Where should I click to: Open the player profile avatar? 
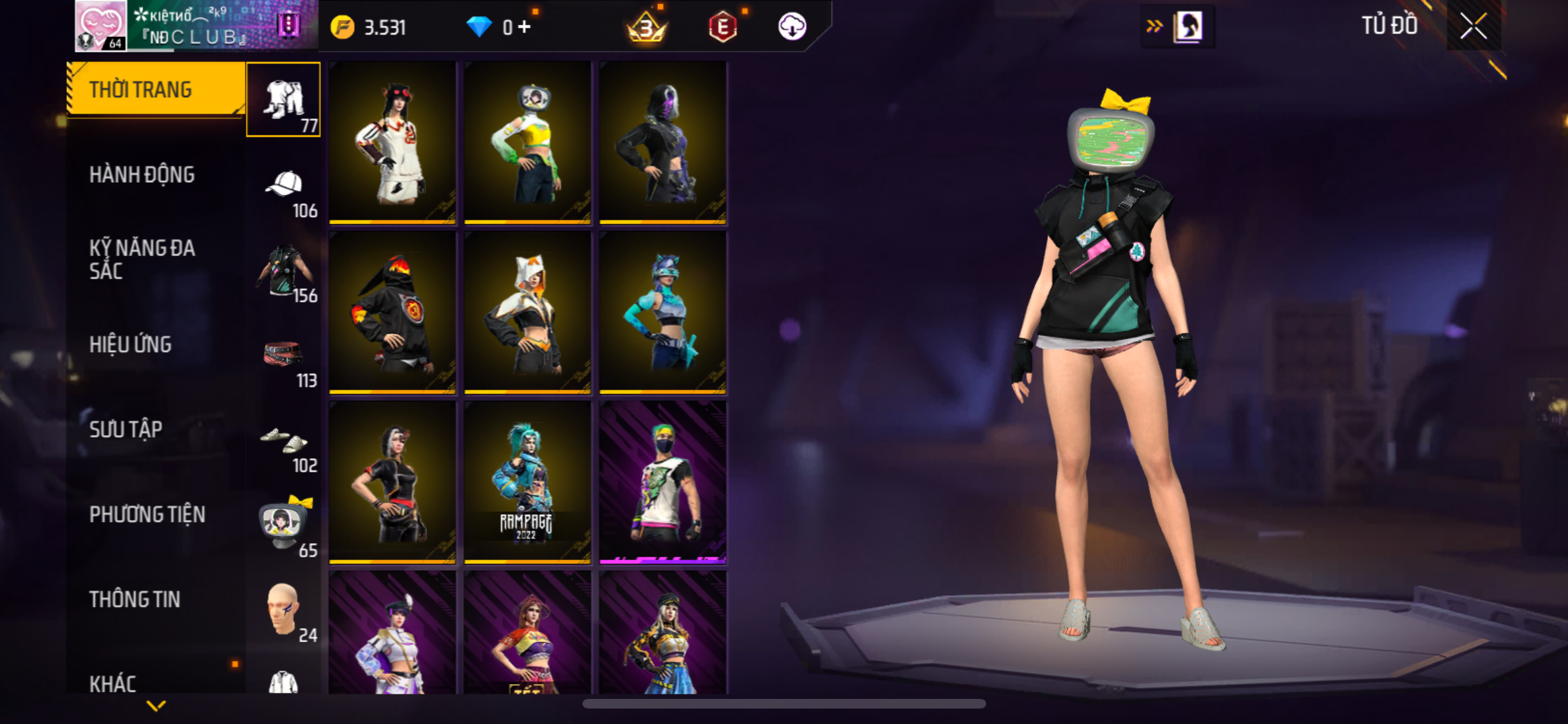pyautogui.click(x=101, y=26)
